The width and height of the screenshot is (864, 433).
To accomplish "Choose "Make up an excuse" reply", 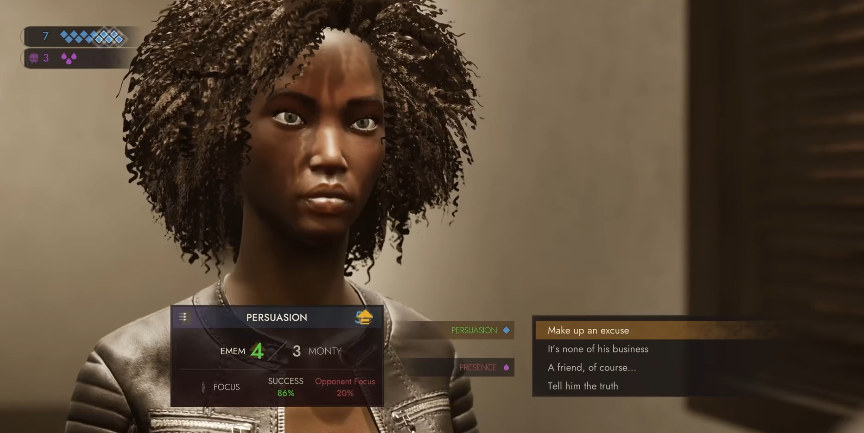I will [x=588, y=330].
